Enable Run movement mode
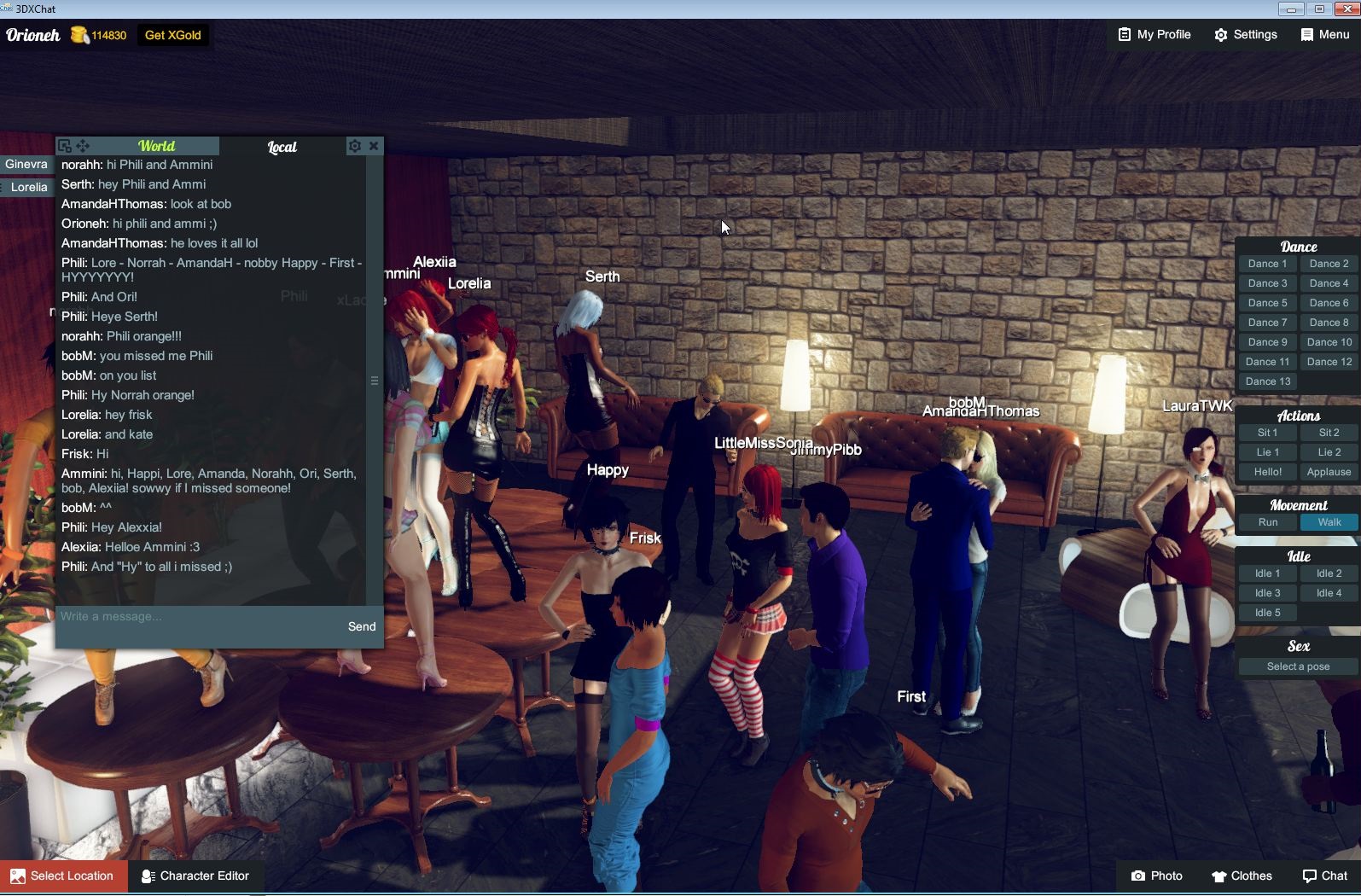This screenshot has width=1361, height=896. tap(1266, 521)
